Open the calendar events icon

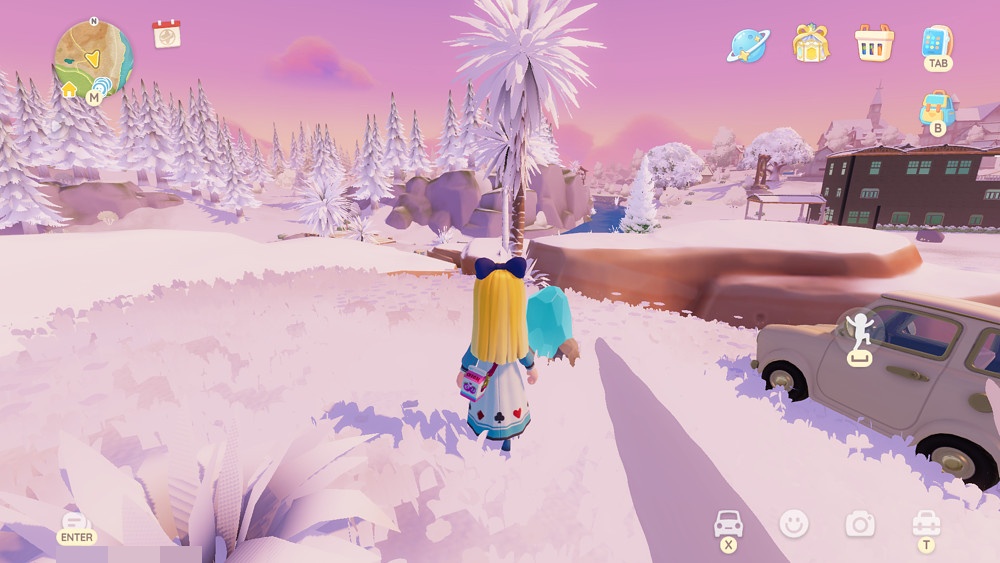click(x=166, y=34)
